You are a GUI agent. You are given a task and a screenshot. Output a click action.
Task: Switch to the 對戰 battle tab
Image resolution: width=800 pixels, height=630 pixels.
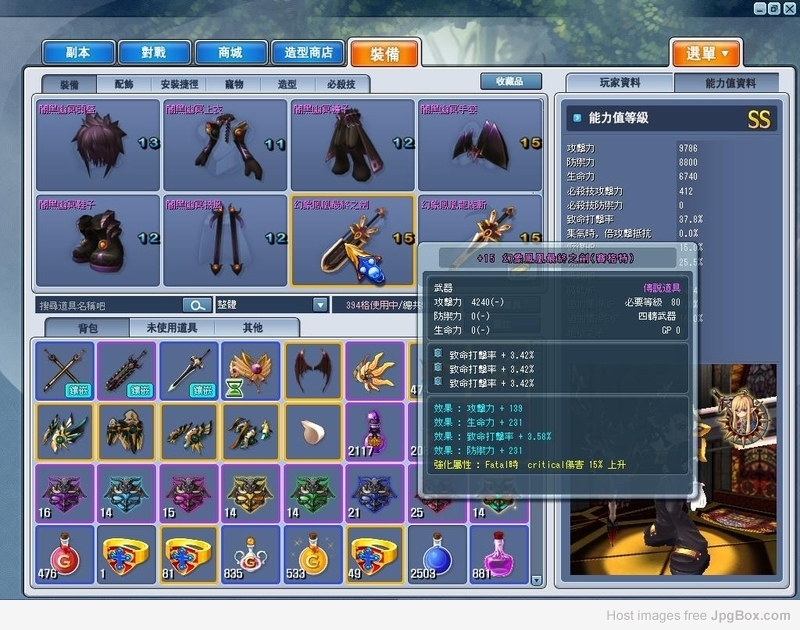[155, 52]
